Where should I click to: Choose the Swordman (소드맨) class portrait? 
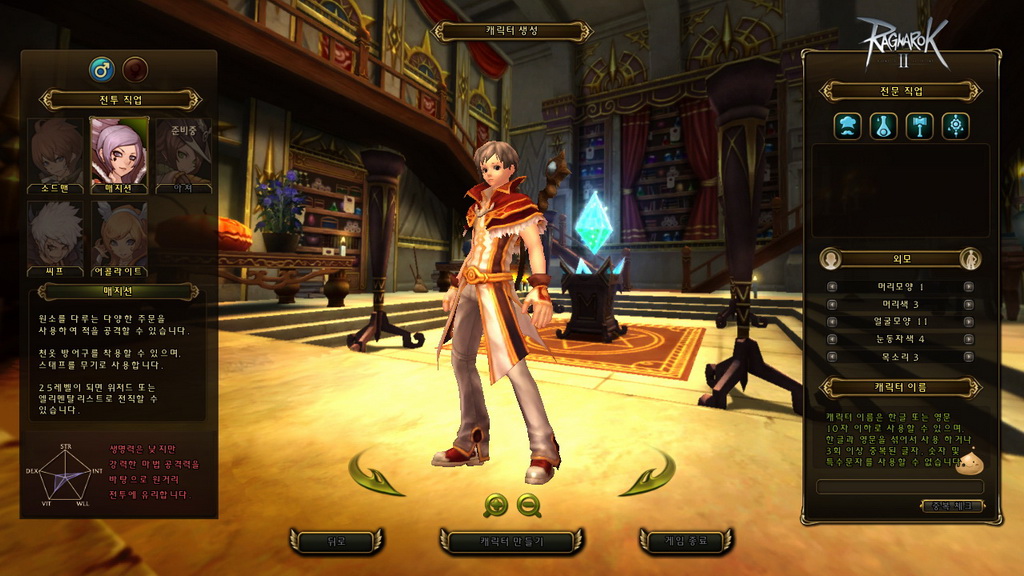(56, 153)
